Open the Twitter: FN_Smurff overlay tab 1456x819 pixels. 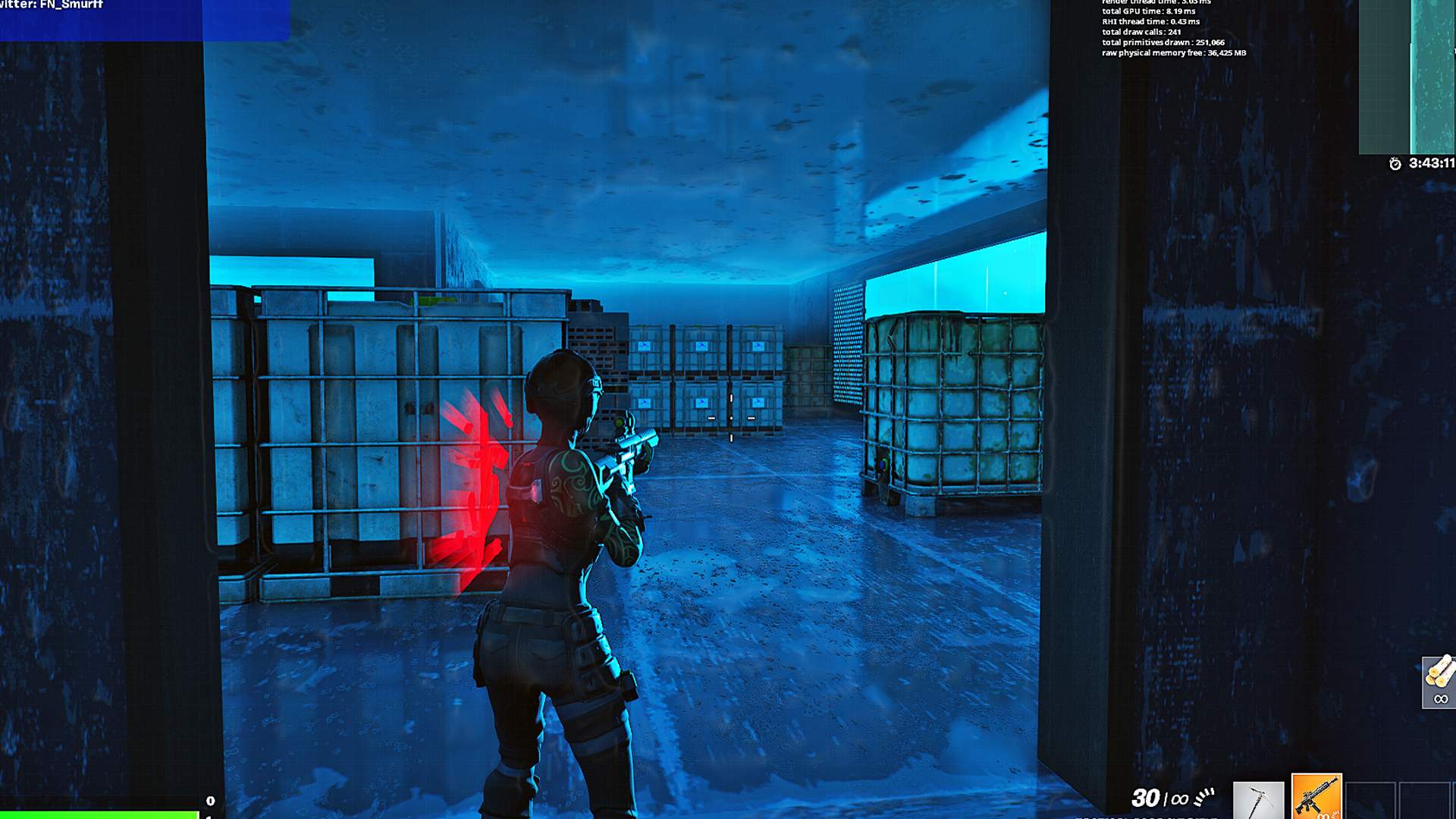click(x=49, y=6)
